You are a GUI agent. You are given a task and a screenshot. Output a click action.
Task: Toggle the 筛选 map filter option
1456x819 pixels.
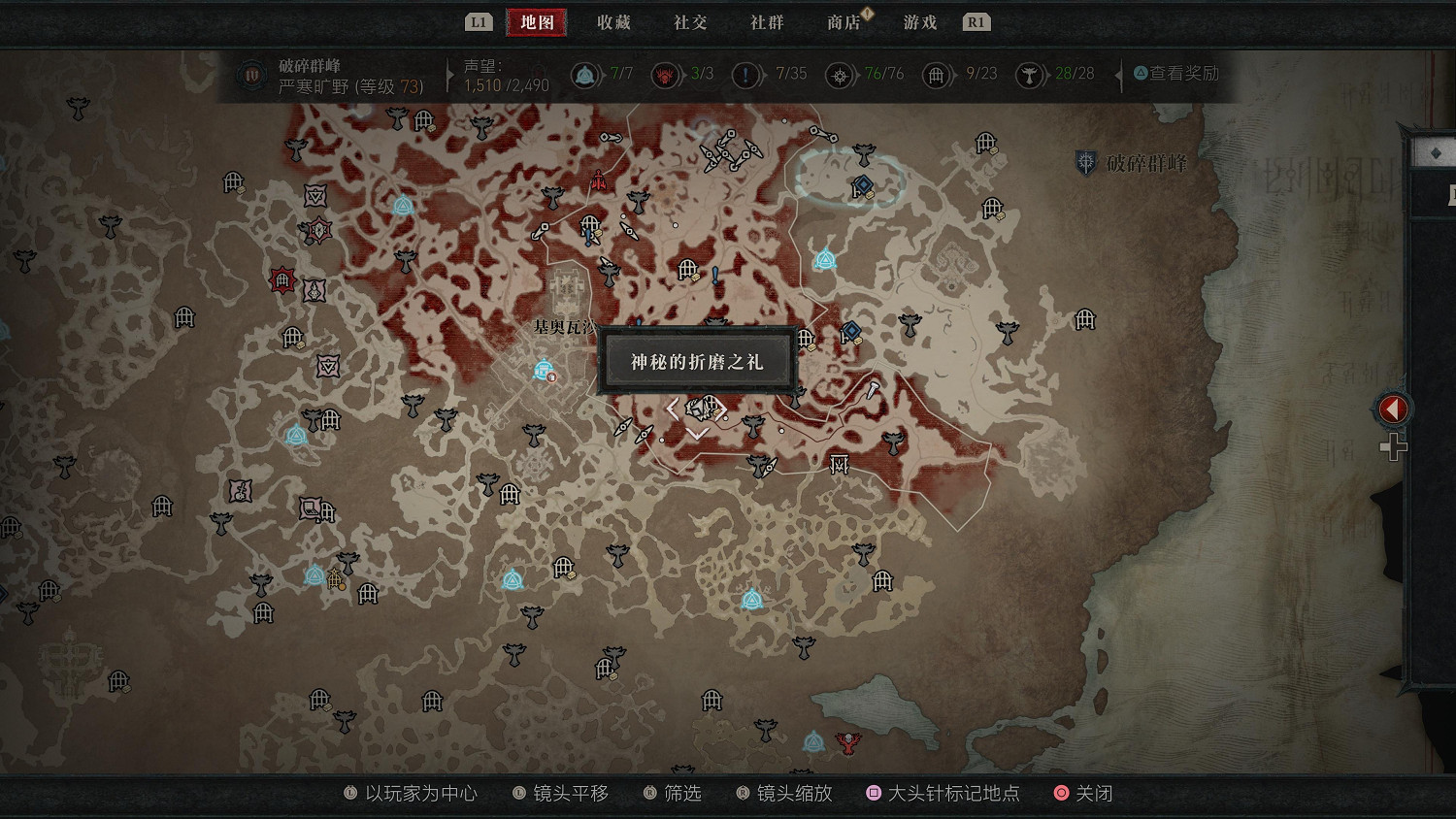(682, 793)
